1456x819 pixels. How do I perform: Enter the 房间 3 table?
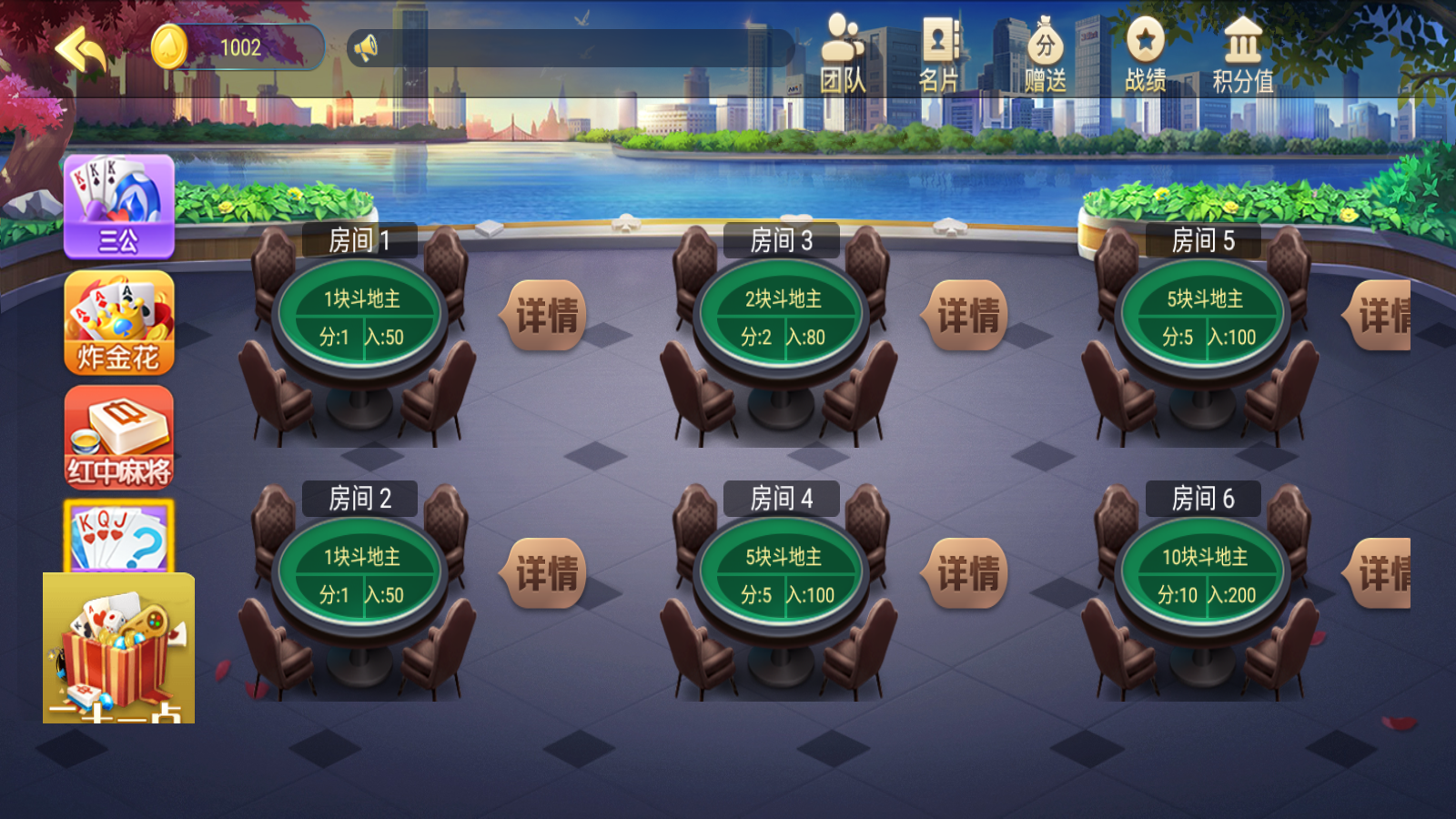783,316
